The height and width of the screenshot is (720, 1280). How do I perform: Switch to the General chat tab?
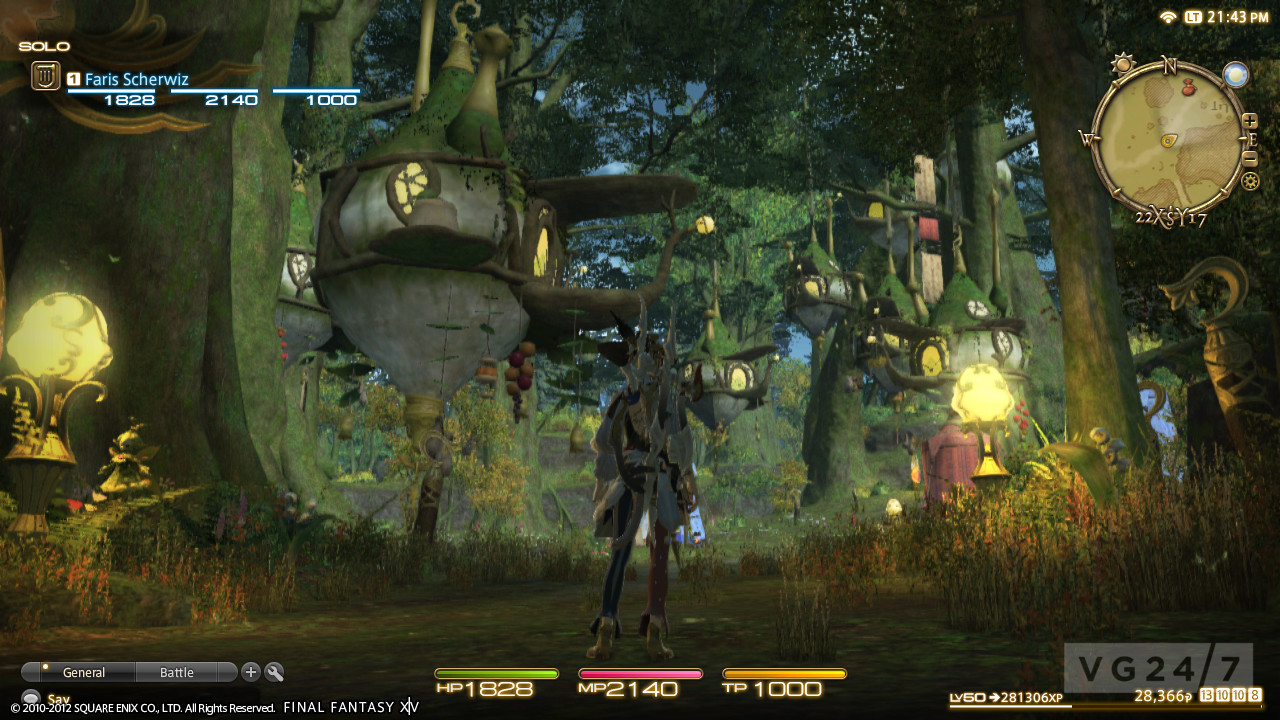[x=83, y=673]
